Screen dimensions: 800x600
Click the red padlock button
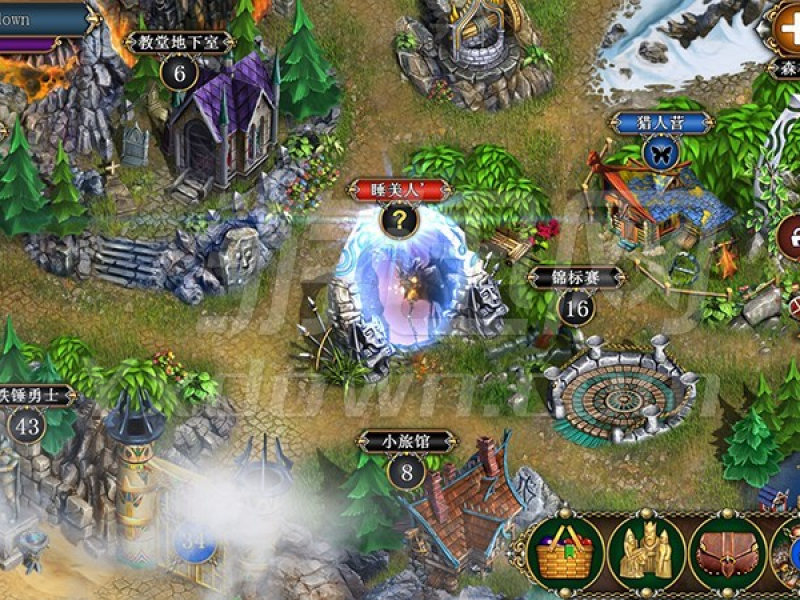[790, 238]
